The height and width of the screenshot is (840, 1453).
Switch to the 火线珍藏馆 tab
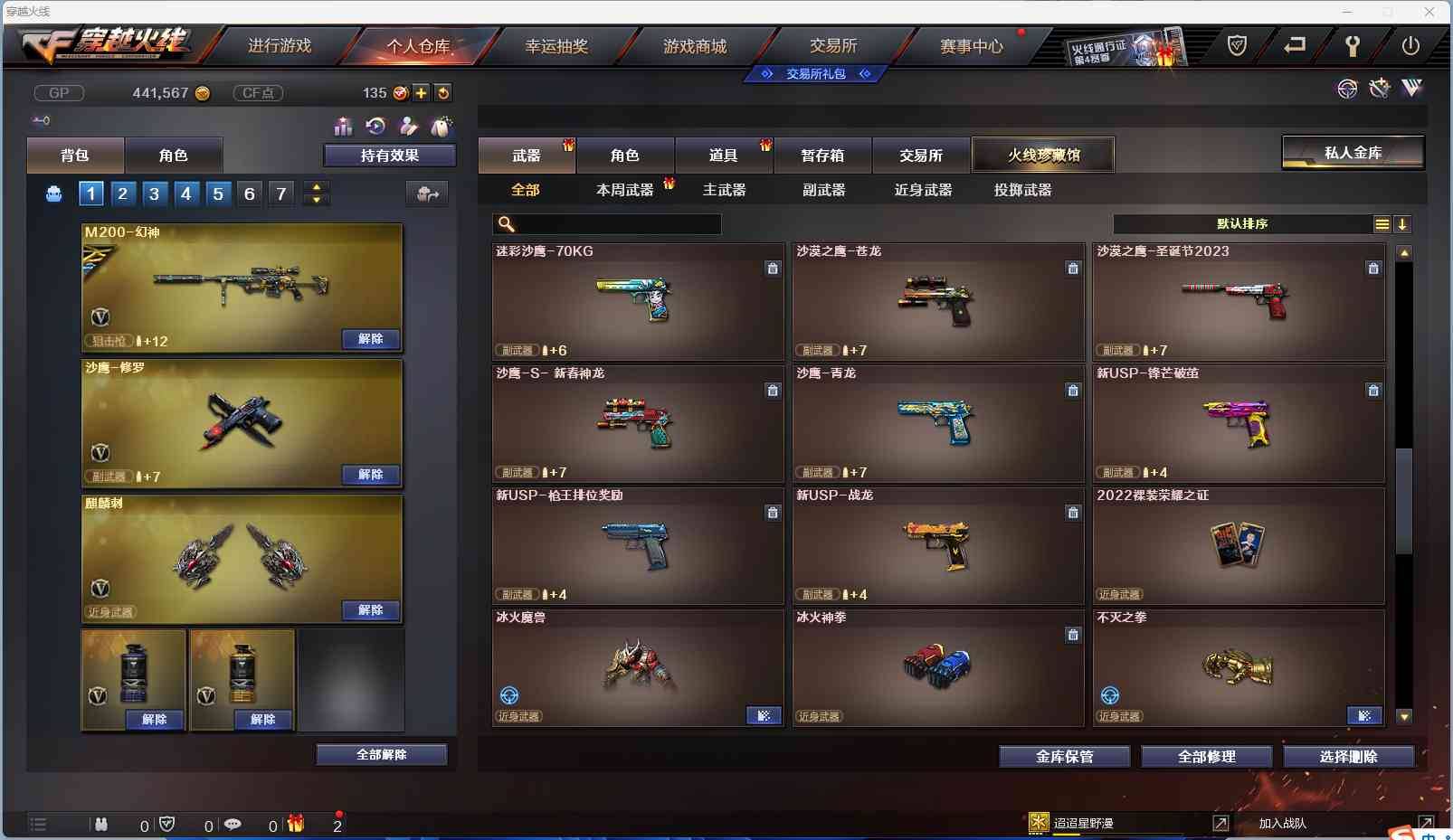coord(1044,154)
